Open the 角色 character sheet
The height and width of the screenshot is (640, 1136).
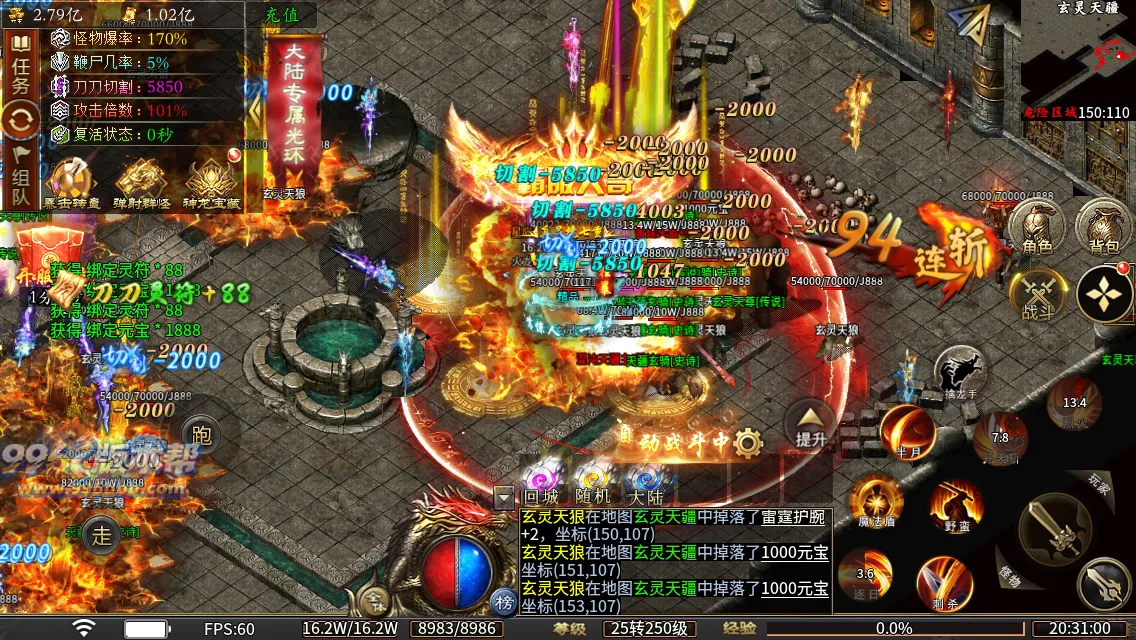pos(1036,229)
